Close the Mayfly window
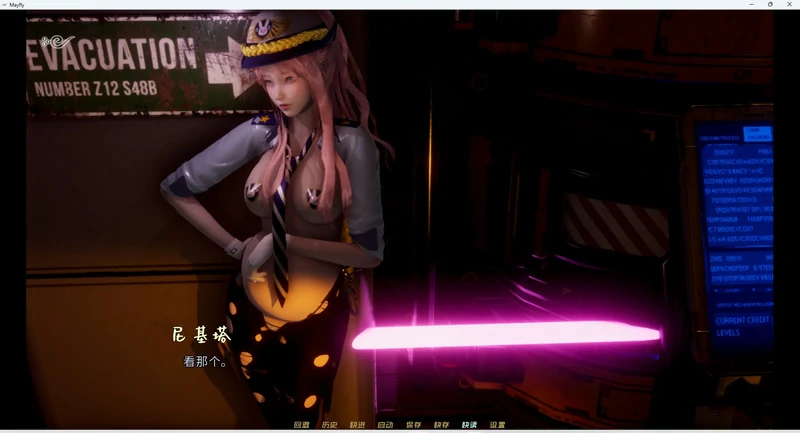 pyautogui.click(x=789, y=4)
